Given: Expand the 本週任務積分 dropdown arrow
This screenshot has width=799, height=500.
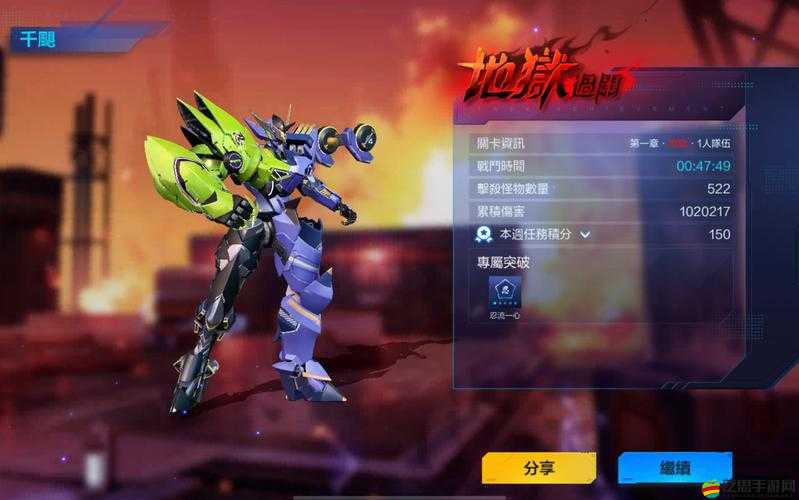Looking at the screenshot, I should [x=586, y=234].
